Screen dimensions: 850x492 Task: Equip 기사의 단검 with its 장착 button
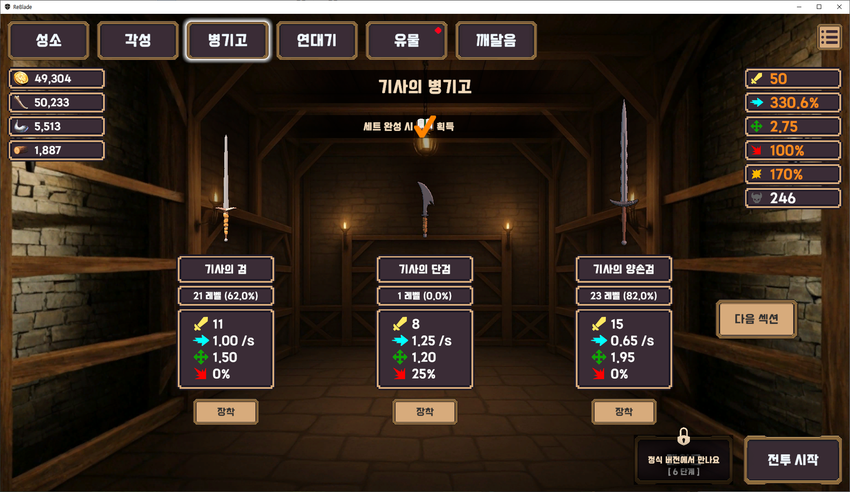point(425,412)
